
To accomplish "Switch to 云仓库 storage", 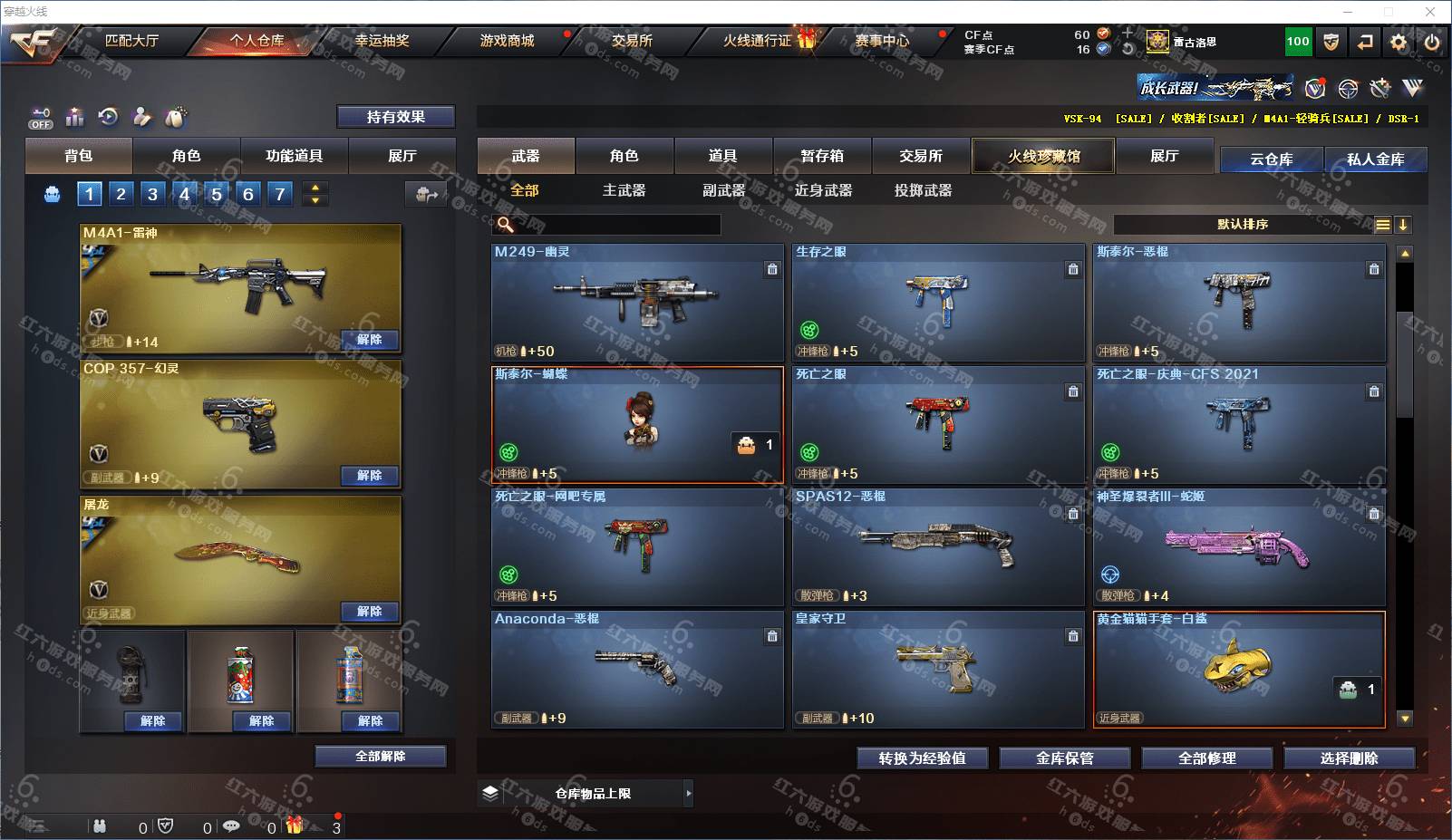I will point(1271,159).
